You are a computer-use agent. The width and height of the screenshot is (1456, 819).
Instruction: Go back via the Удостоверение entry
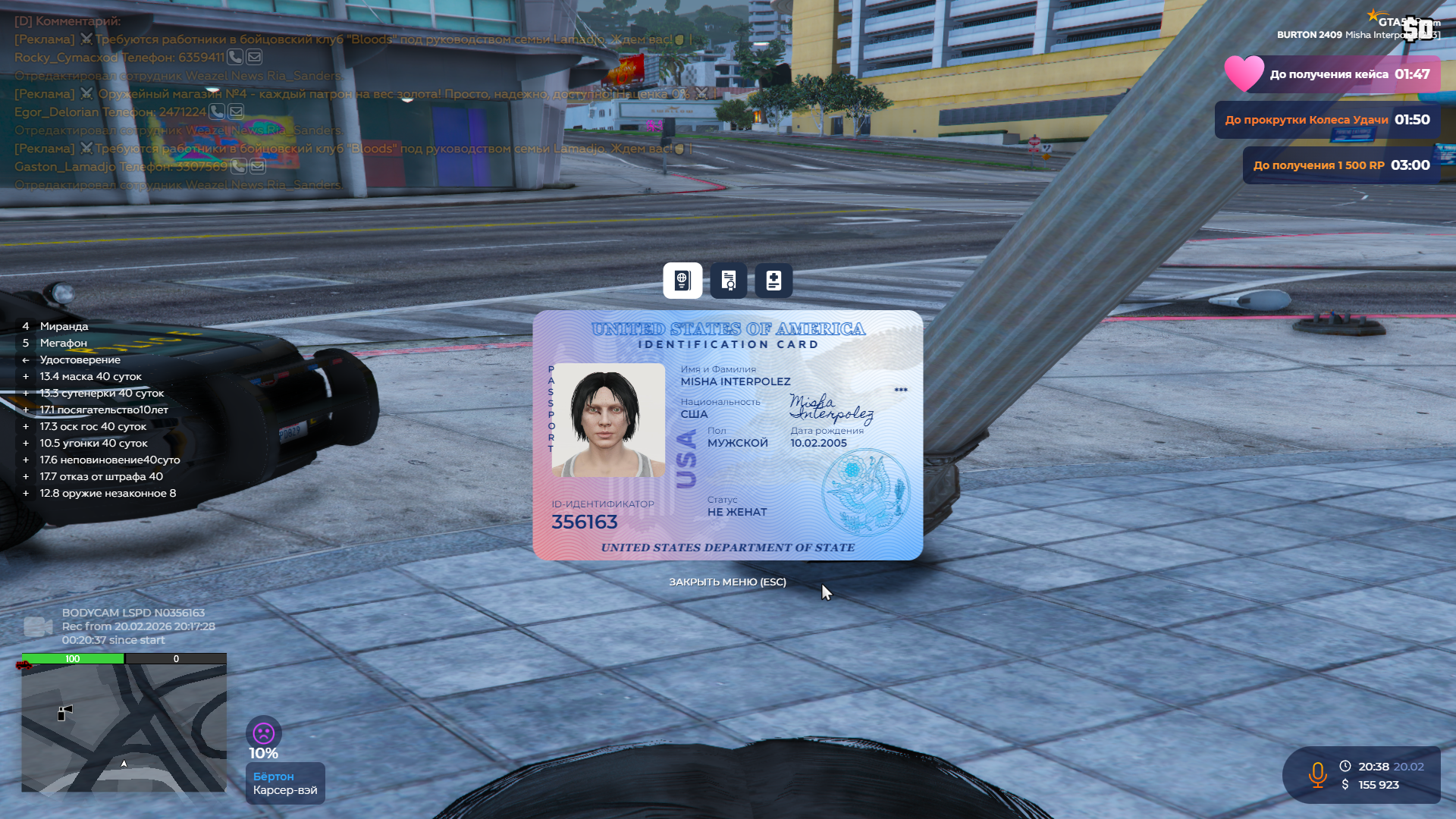tap(80, 359)
